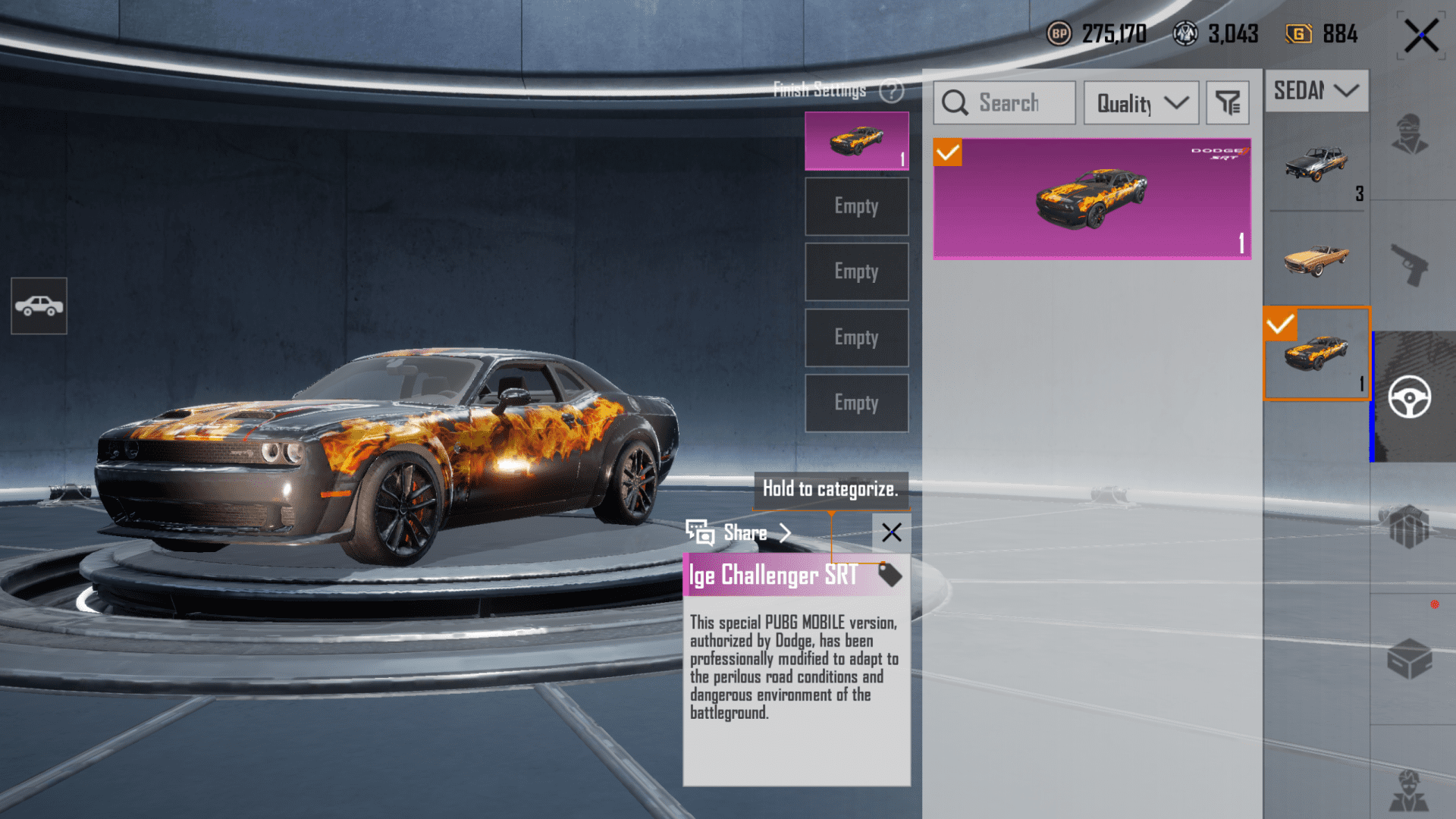The width and height of the screenshot is (1456, 819).
Task: Switch to the pistol weapon category
Action: pos(1410,265)
